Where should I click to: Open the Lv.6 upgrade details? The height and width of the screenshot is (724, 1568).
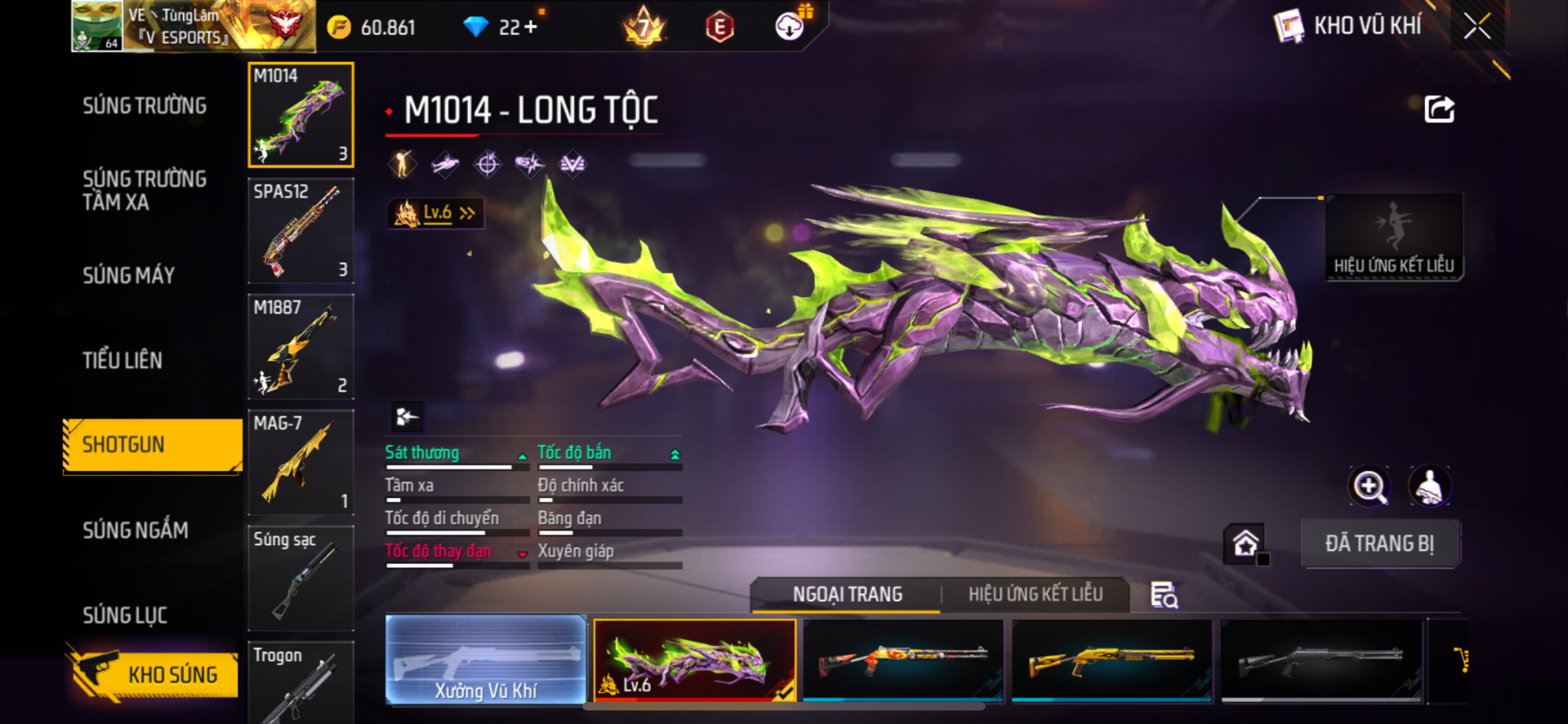click(x=436, y=214)
